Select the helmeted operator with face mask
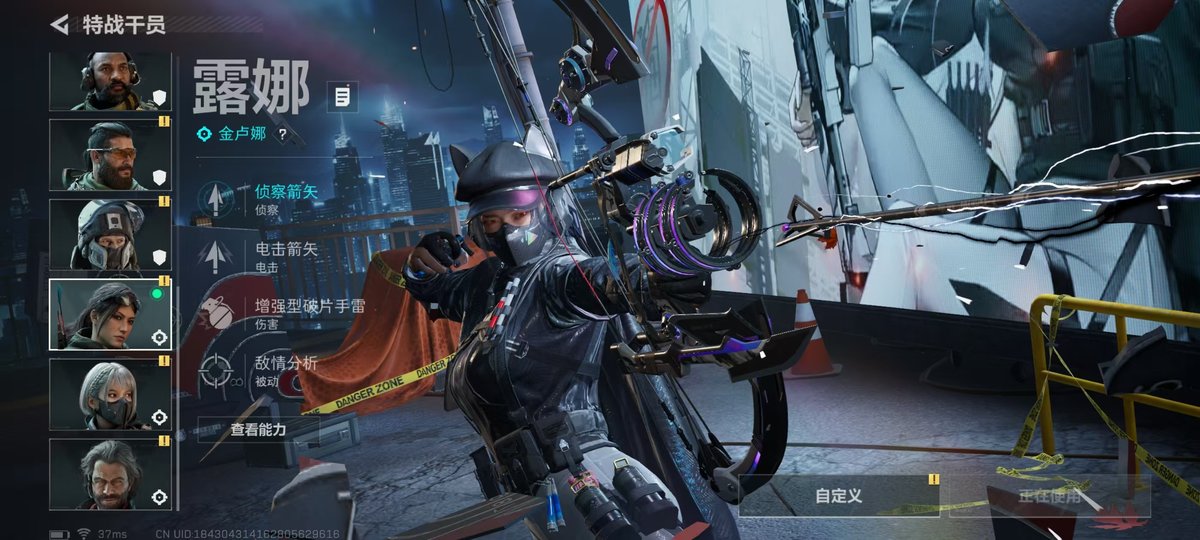 tap(110, 235)
